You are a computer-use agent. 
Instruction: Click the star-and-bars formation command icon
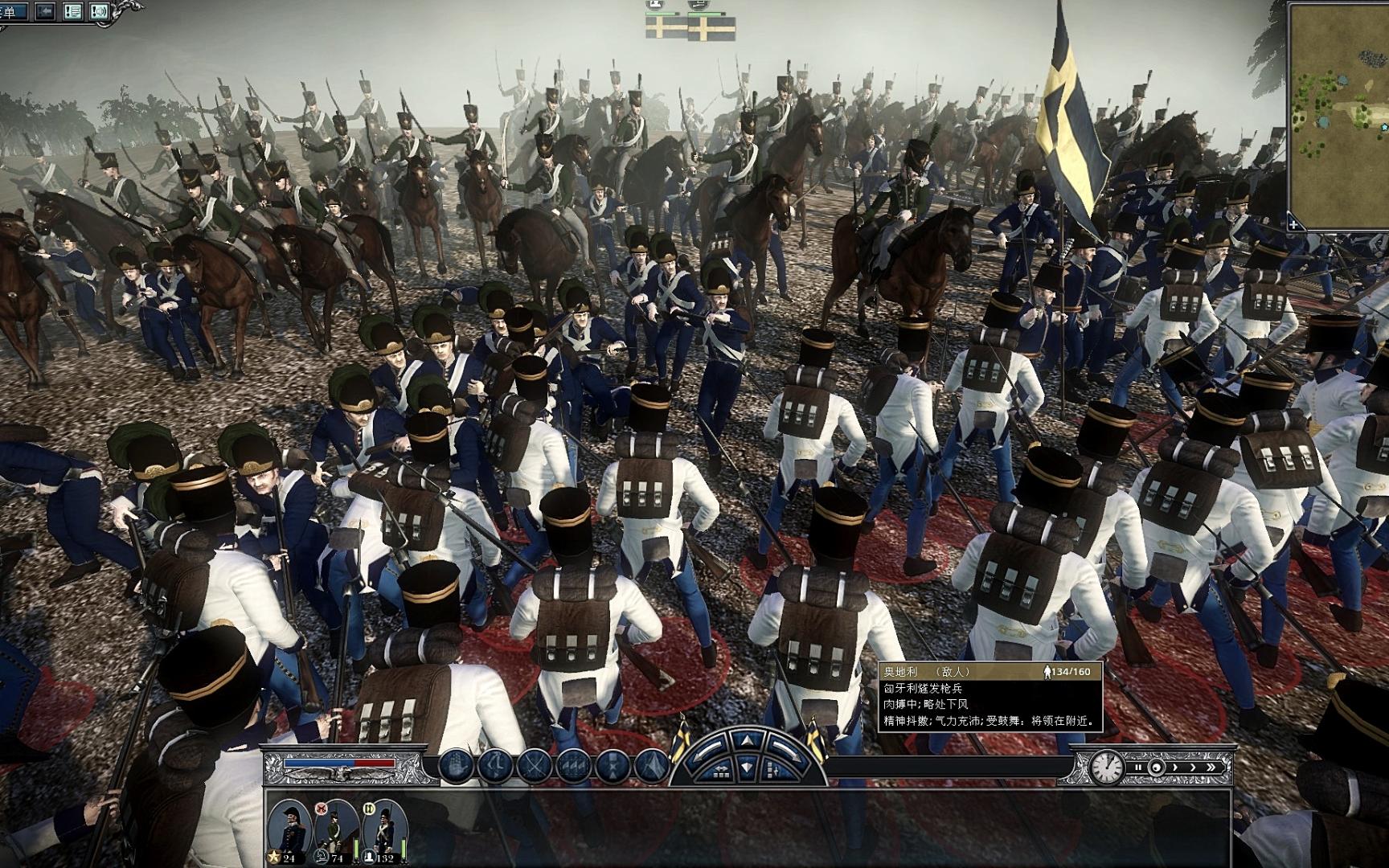click(x=613, y=765)
